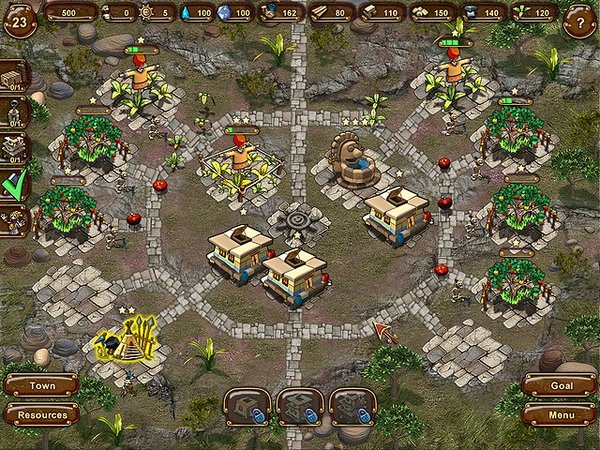Viewport: 600px width, 450px height.
Task: Click the question mark help button
Action: 576,21
